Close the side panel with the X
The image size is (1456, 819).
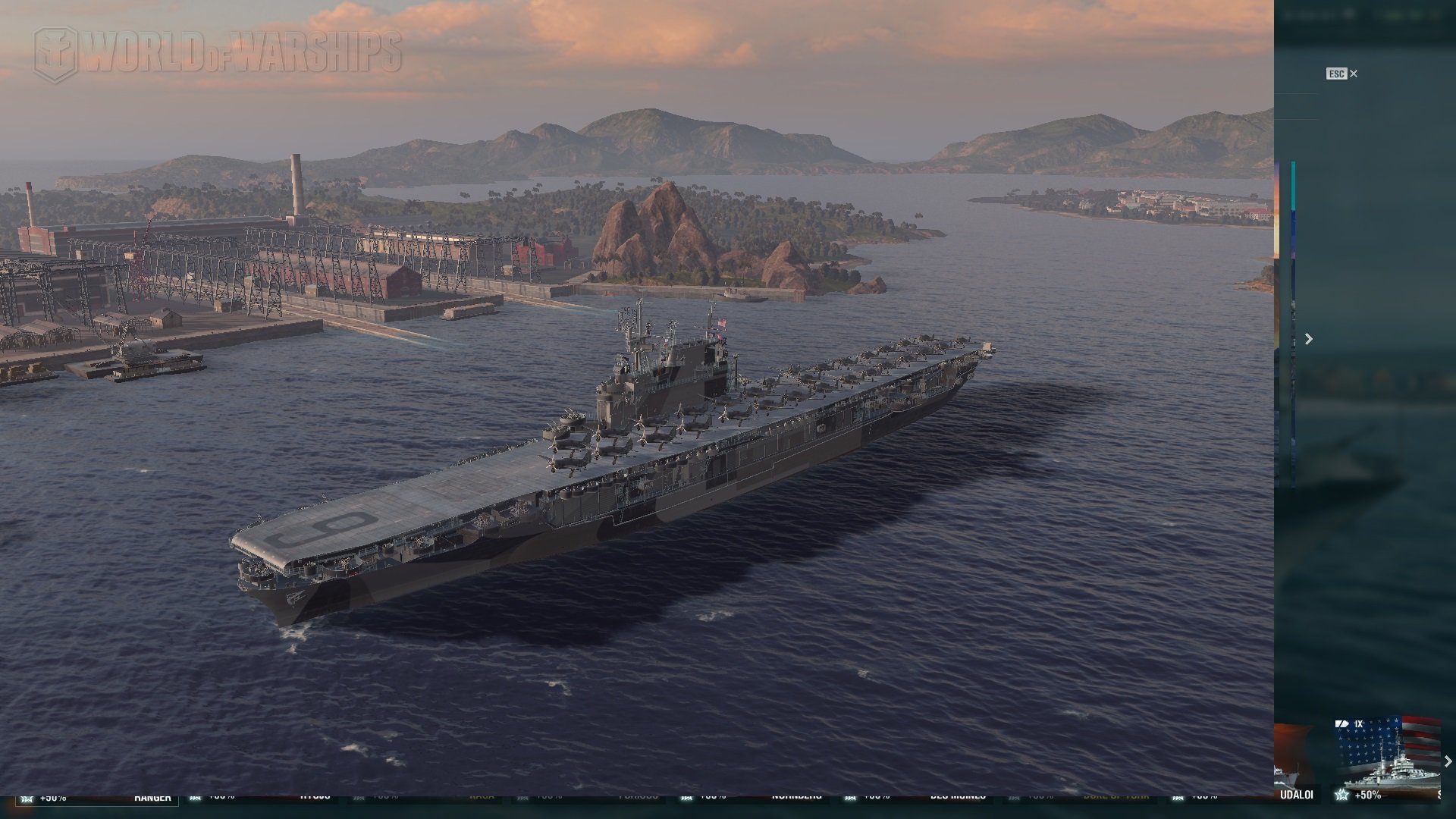coord(1354,74)
